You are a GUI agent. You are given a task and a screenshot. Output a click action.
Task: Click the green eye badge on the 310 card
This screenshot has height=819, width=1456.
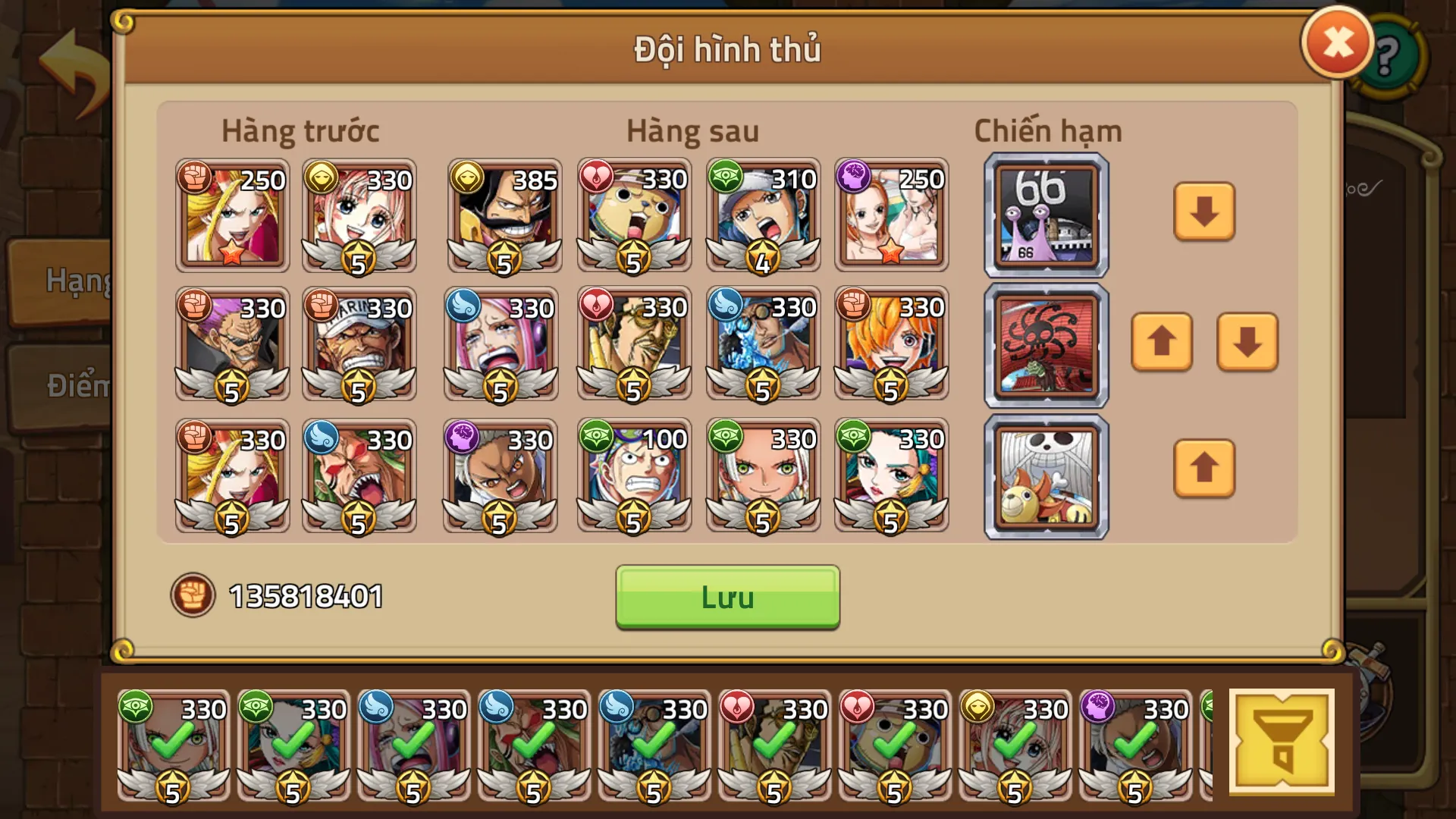[727, 177]
